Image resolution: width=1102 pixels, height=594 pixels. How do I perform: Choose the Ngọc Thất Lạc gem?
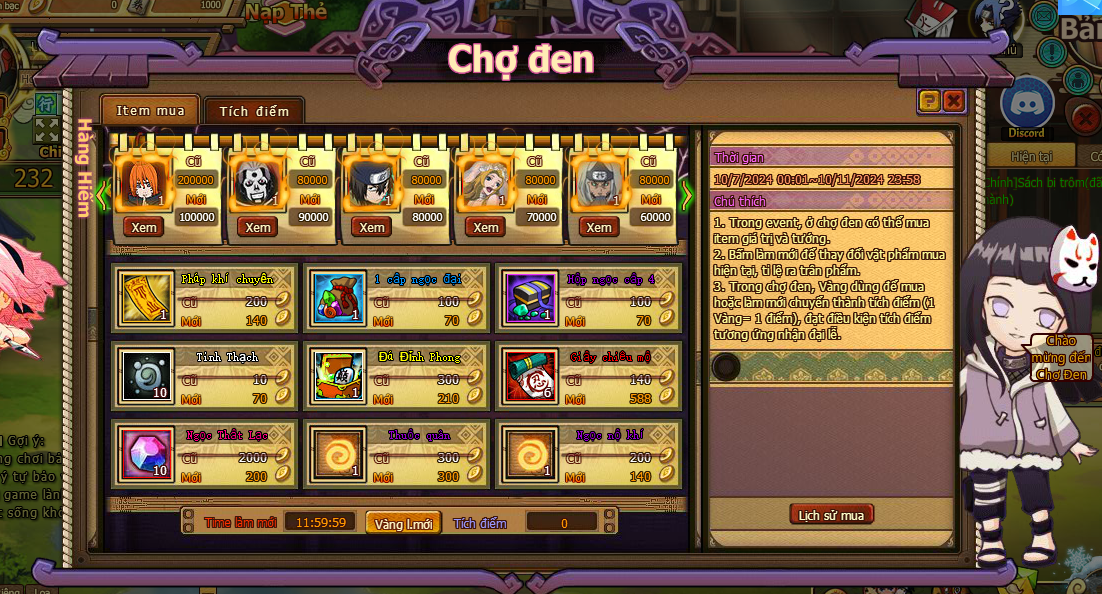pos(143,453)
